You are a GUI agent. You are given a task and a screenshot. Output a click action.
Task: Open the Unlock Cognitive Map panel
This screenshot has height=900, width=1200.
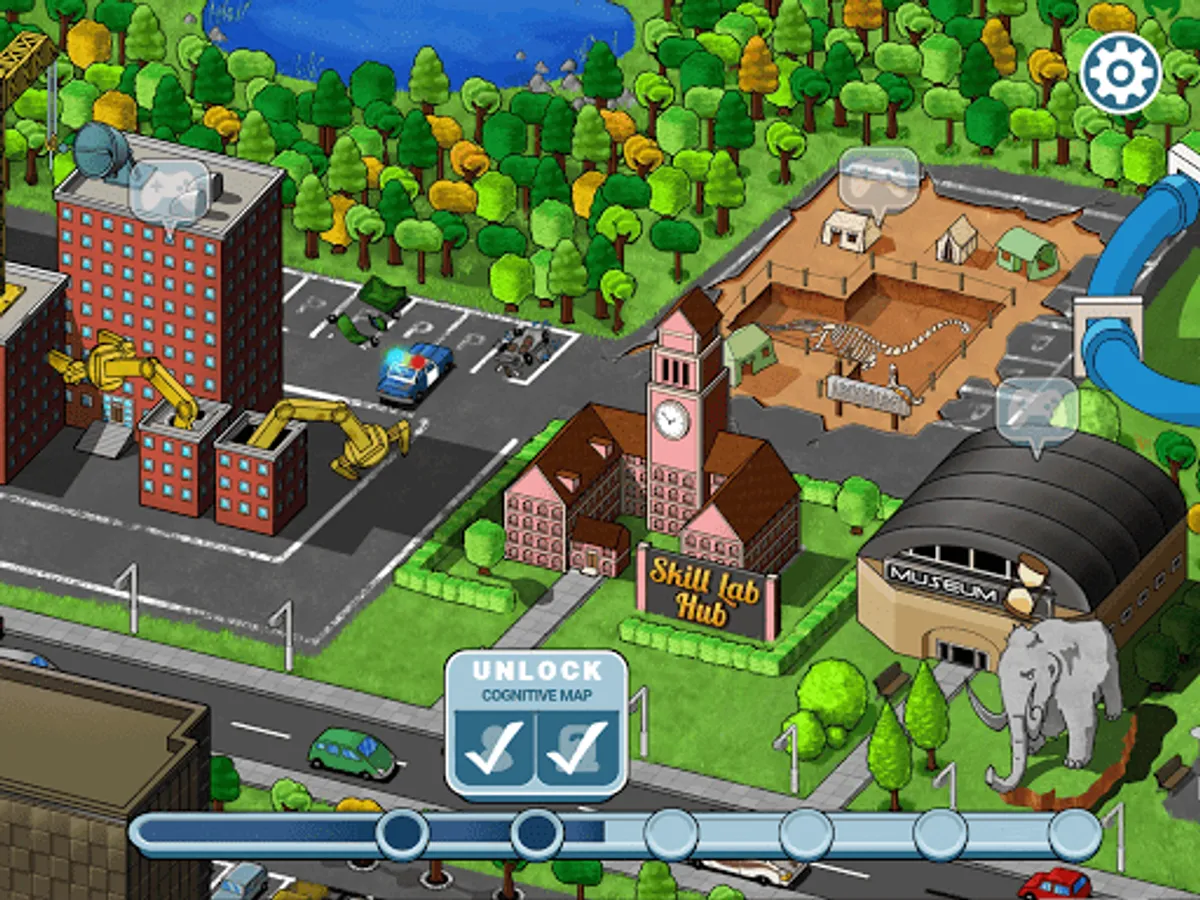(536, 723)
